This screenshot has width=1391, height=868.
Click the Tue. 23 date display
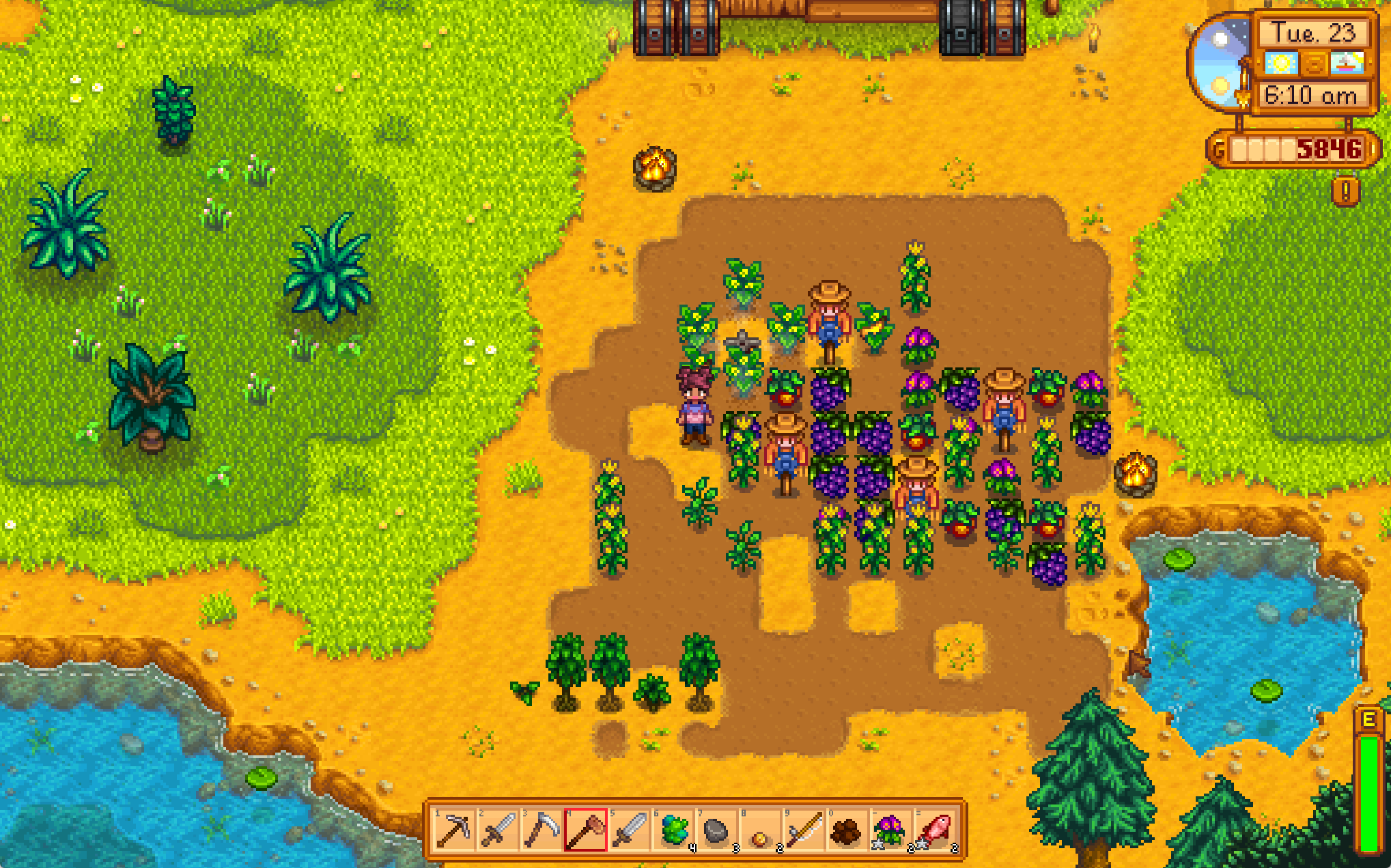[x=1314, y=33]
